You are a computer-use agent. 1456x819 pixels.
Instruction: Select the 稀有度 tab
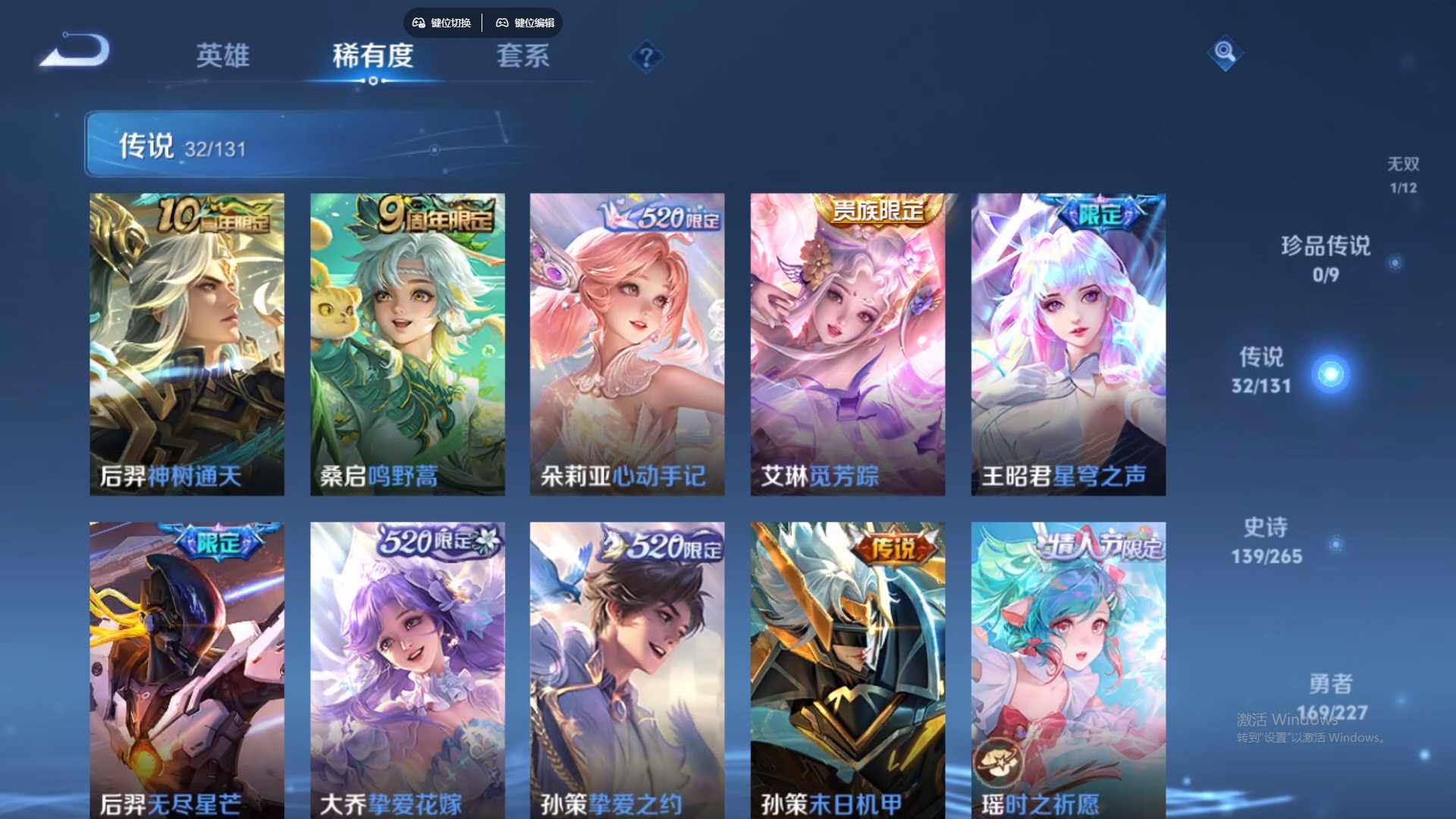[373, 57]
